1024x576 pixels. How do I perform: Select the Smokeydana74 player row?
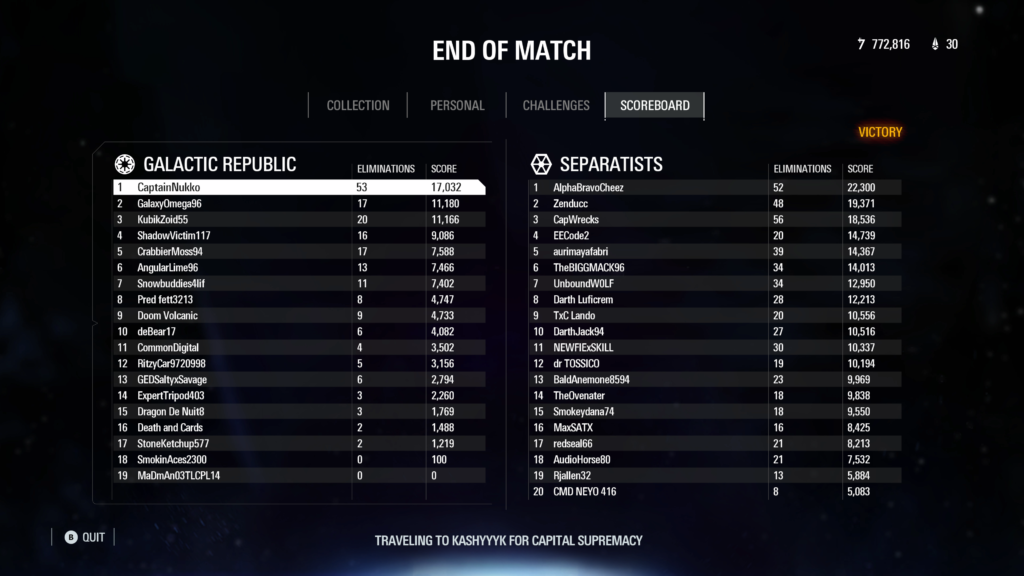(714, 411)
